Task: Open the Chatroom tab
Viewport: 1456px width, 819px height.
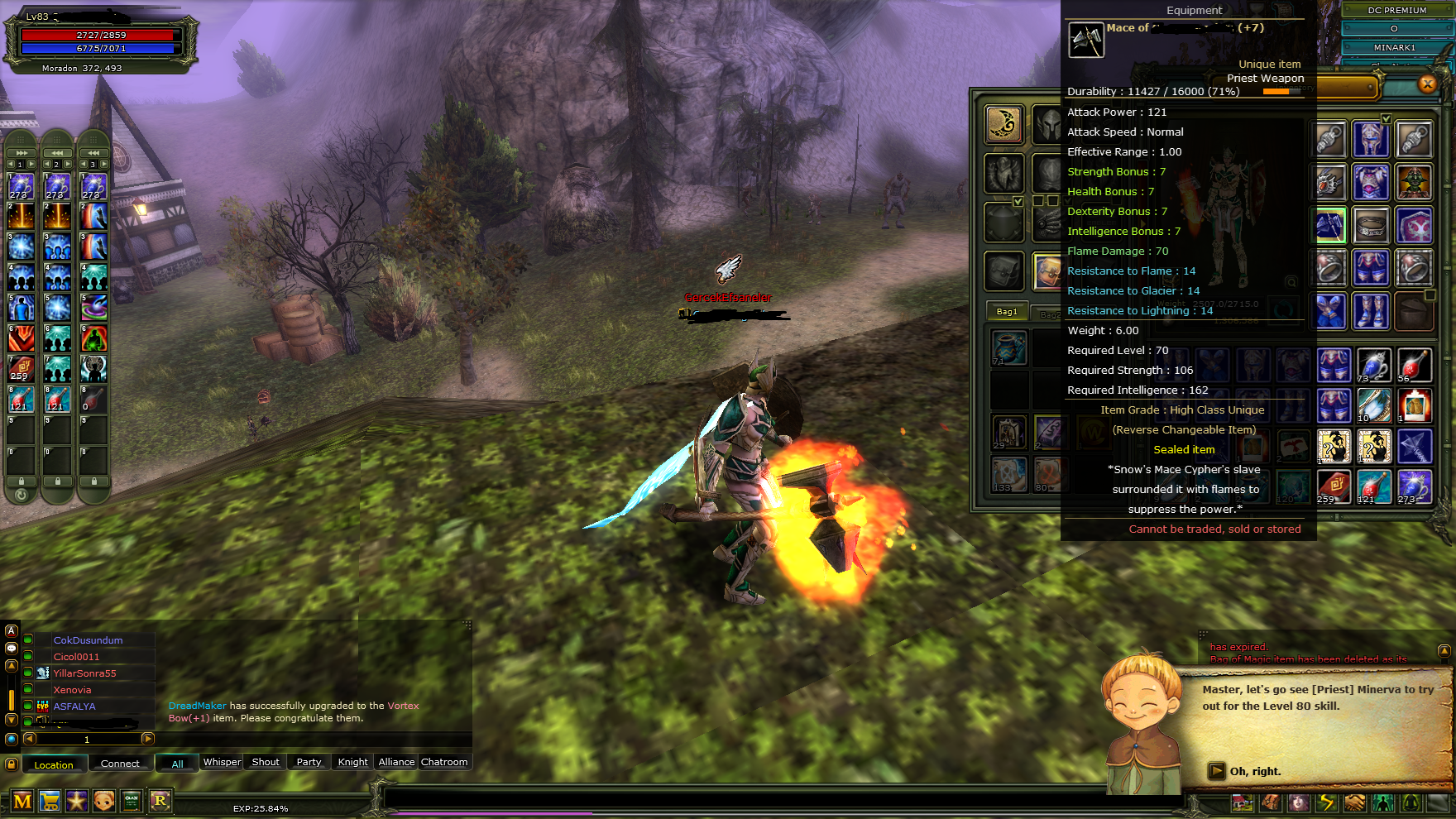Action: (x=444, y=762)
